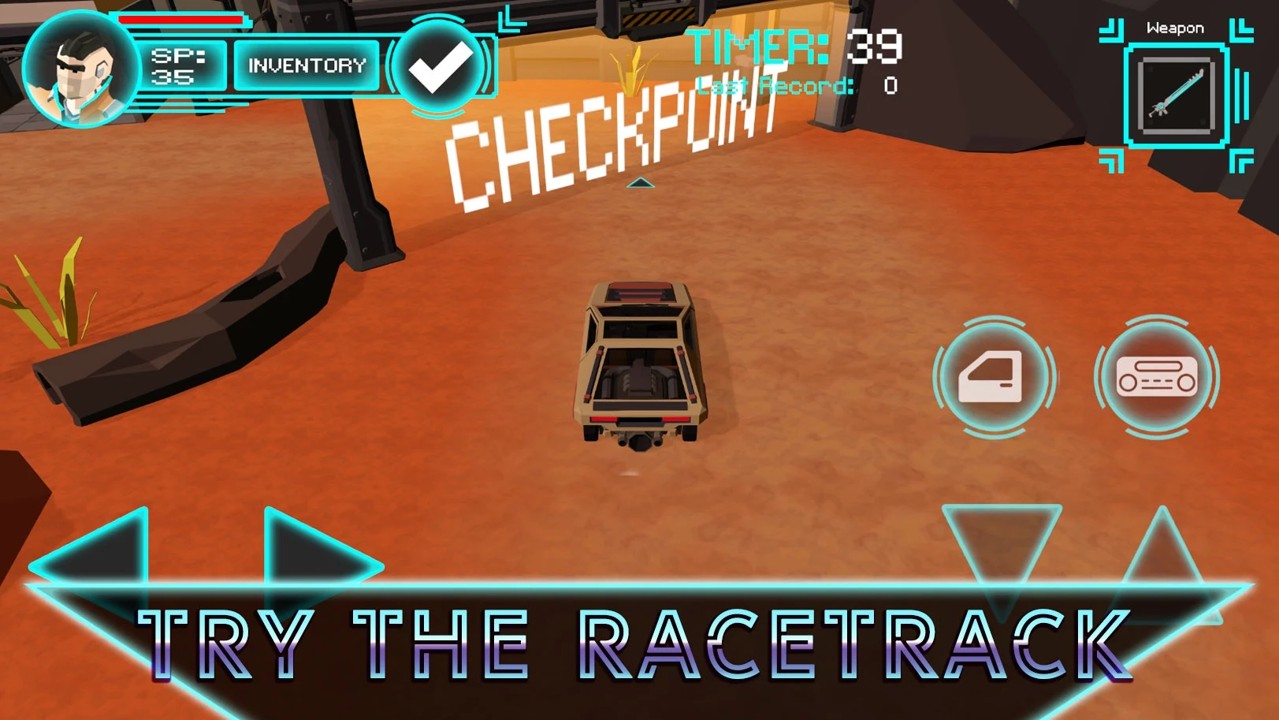Screen dimensions: 1279x720
Task: Open the Inventory panel
Action: point(306,66)
